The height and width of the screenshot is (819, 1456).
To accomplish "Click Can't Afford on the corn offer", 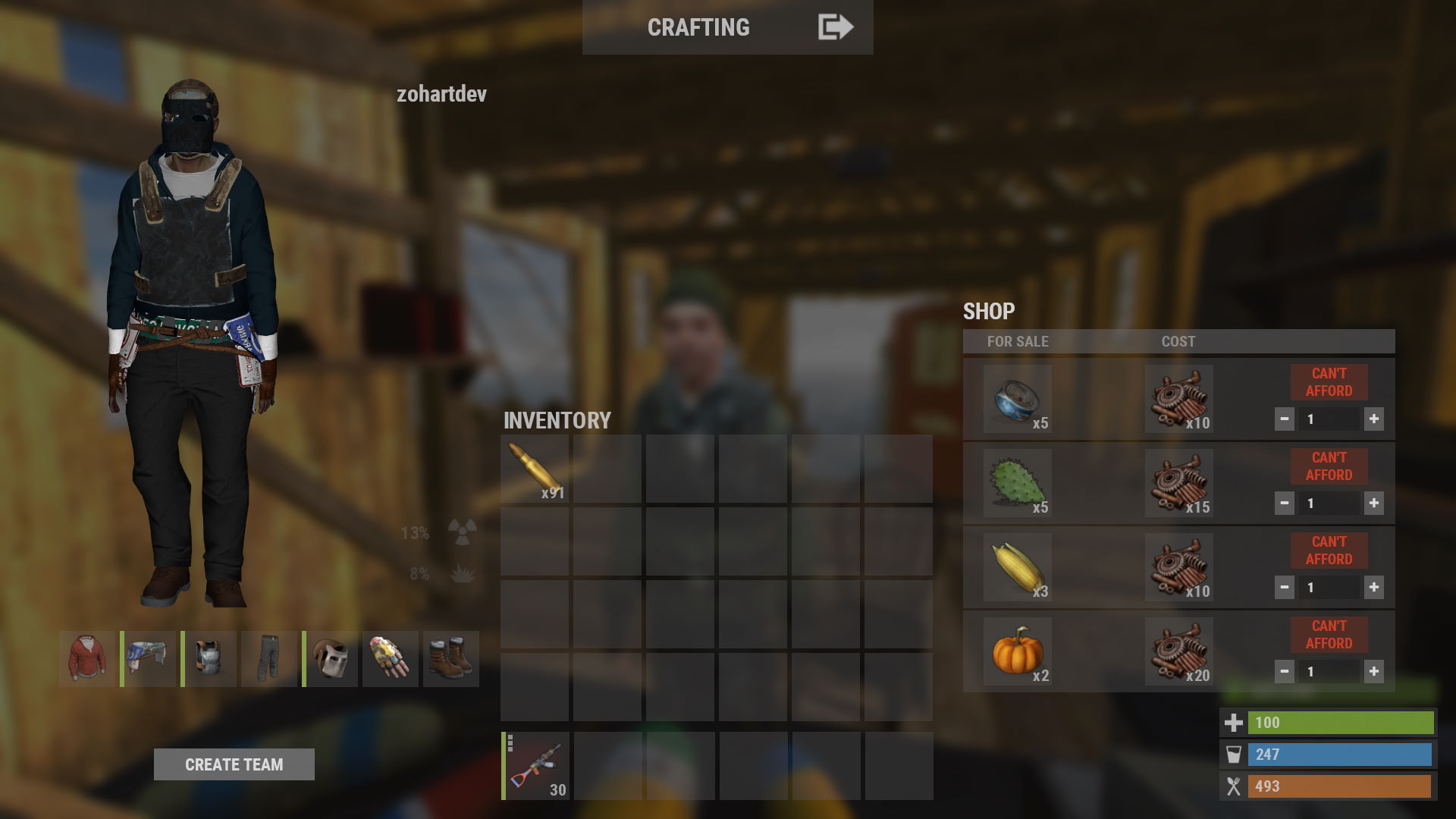I will tap(1329, 551).
